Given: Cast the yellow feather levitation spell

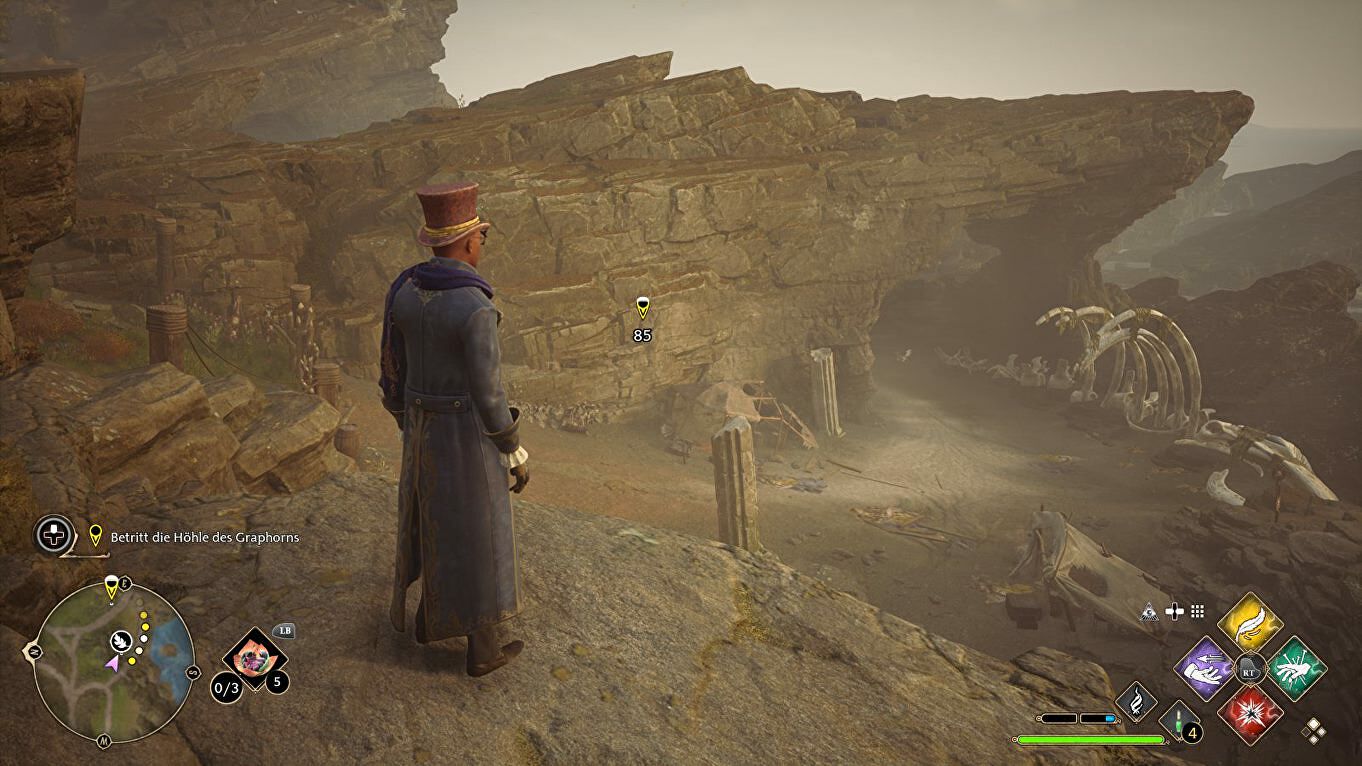Looking at the screenshot, I should point(1250,623).
